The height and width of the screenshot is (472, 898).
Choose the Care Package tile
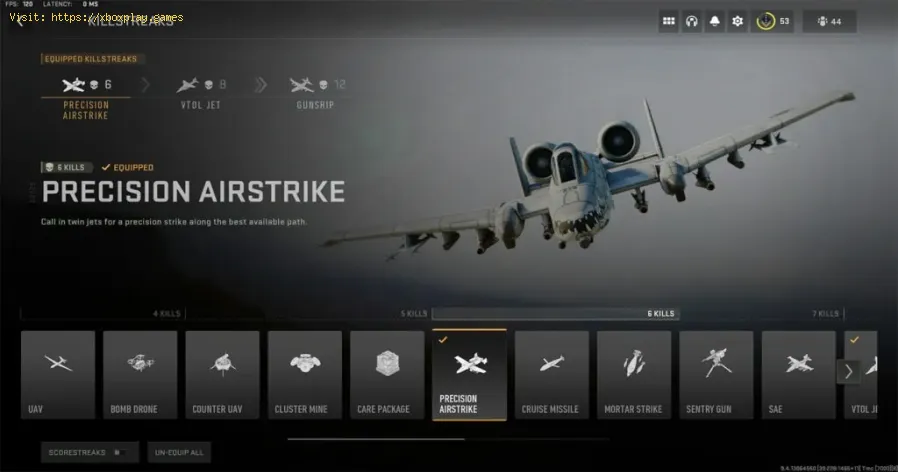tap(387, 374)
